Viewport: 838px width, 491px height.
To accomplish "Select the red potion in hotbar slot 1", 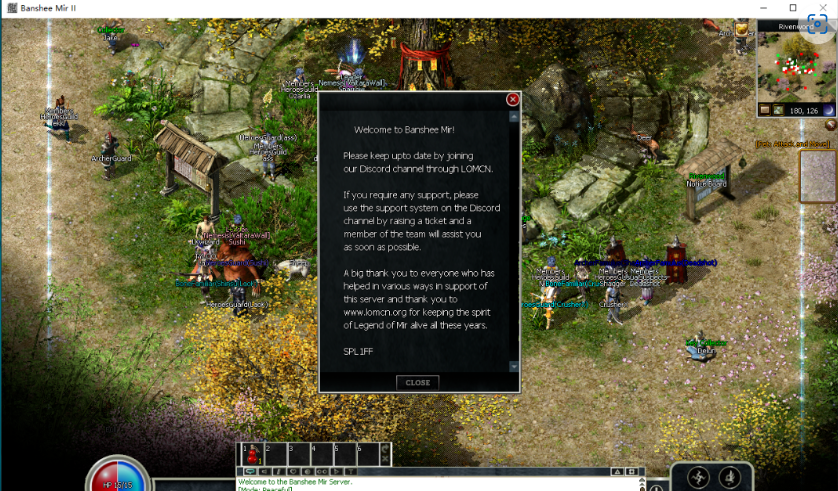I will coord(250,454).
